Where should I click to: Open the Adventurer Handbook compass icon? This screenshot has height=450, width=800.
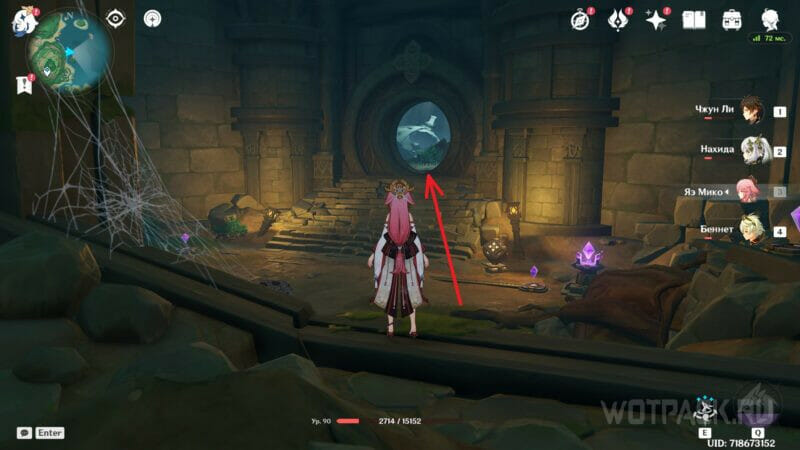click(580, 19)
